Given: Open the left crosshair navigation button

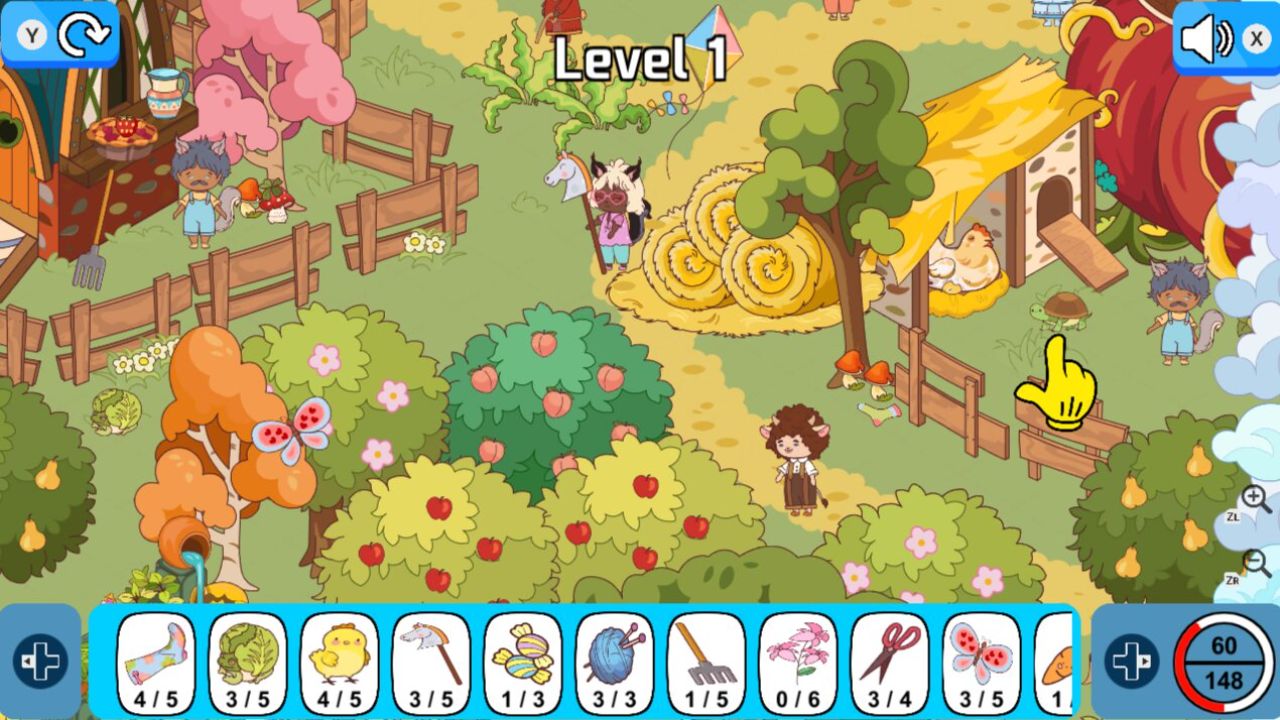Looking at the screenshot, I should (x=40, y=659).
